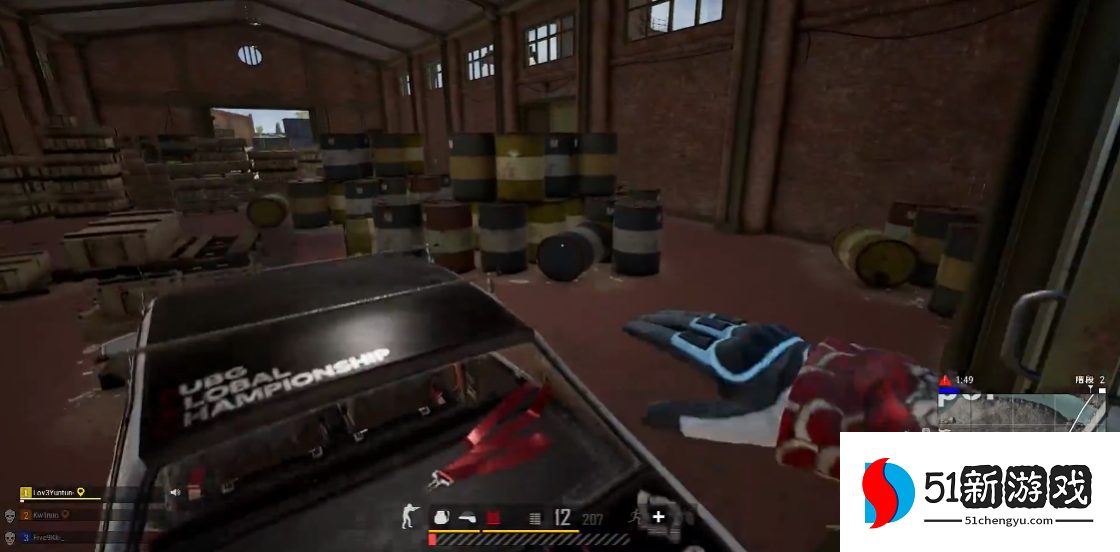
Task: Click the red armor vest icon
Action: tap(492, 517)
